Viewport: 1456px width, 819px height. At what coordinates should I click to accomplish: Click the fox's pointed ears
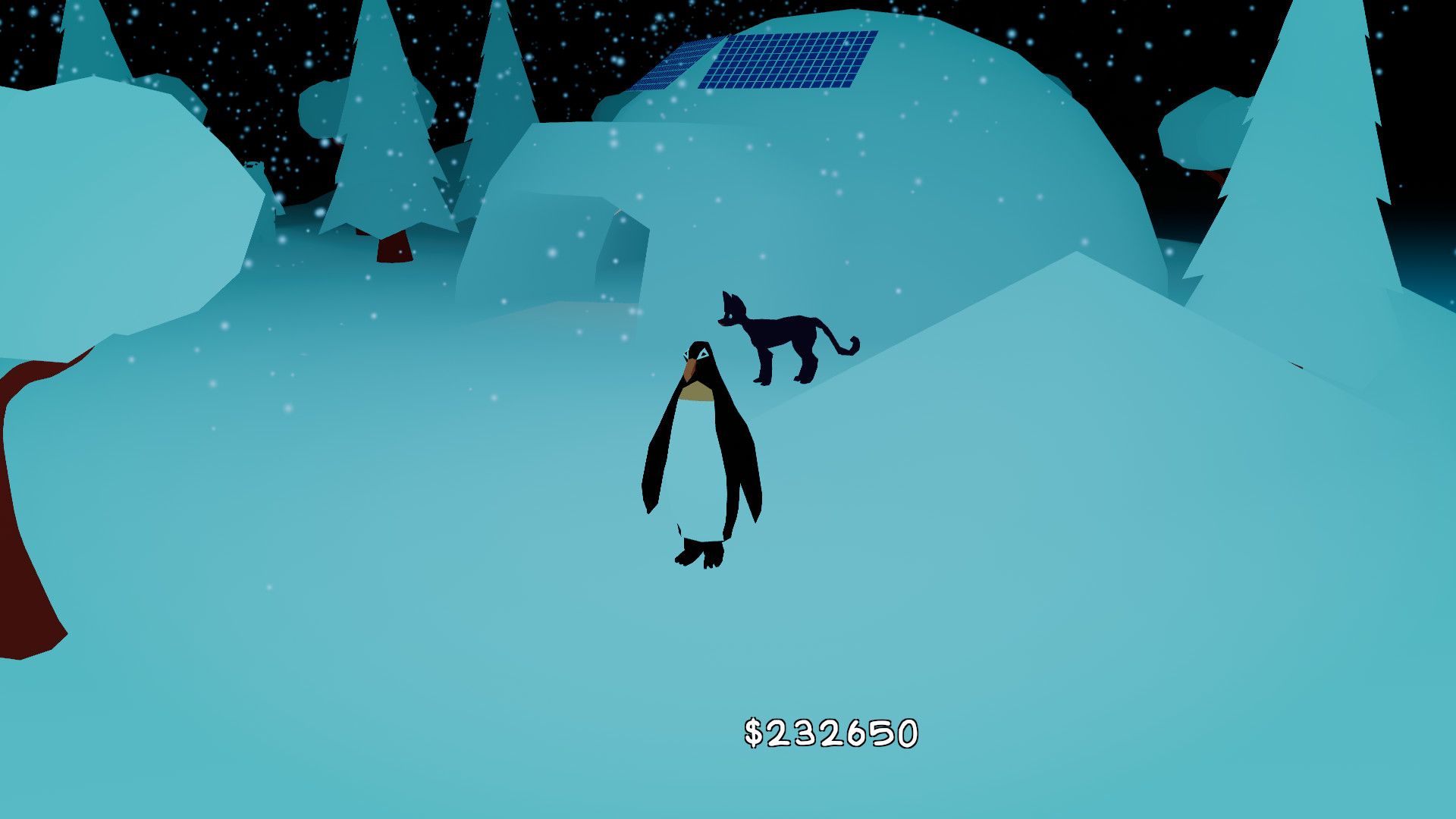tap(730, 297)
